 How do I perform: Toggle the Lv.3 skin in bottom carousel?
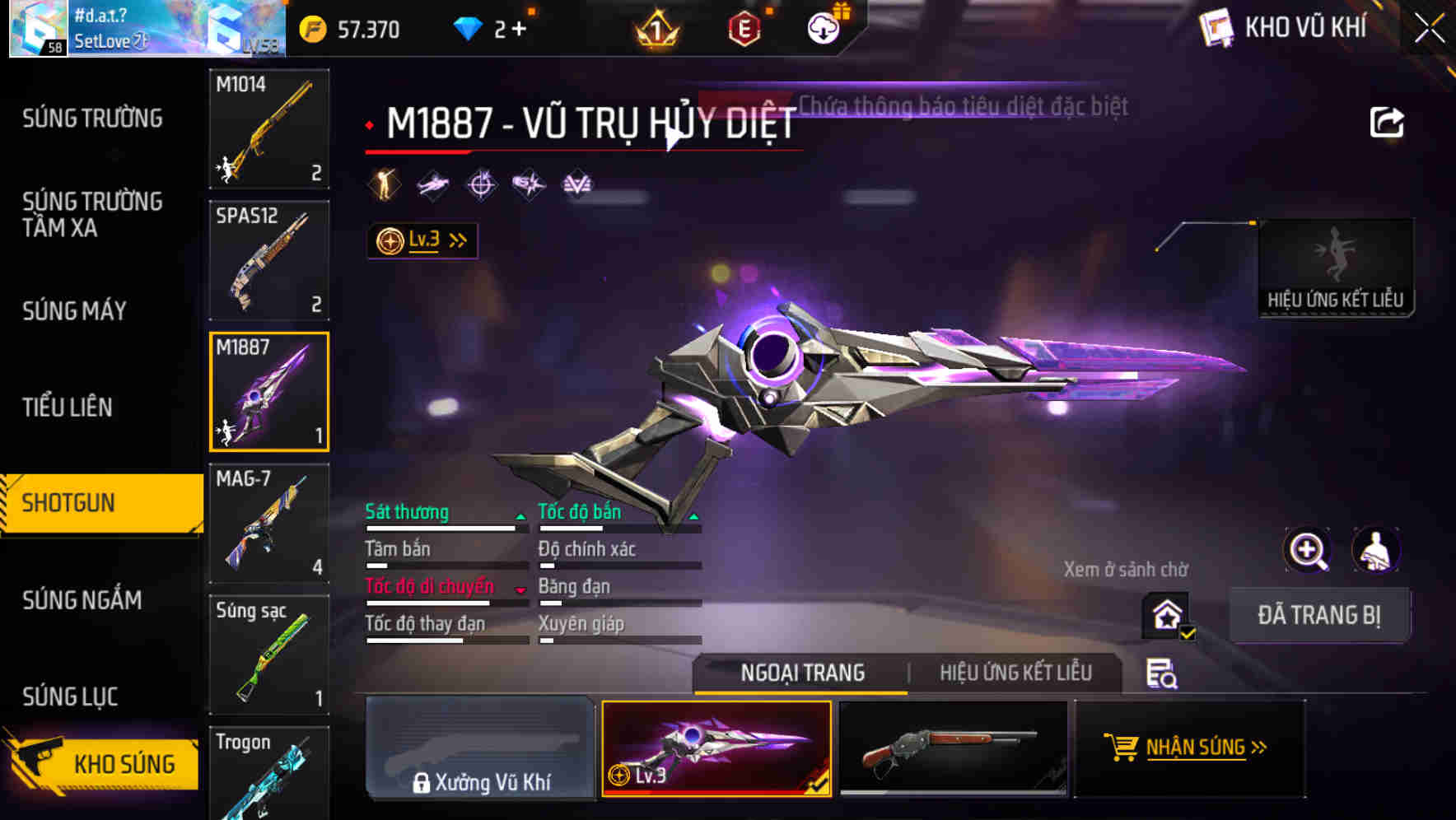click(x=715, y=749)
